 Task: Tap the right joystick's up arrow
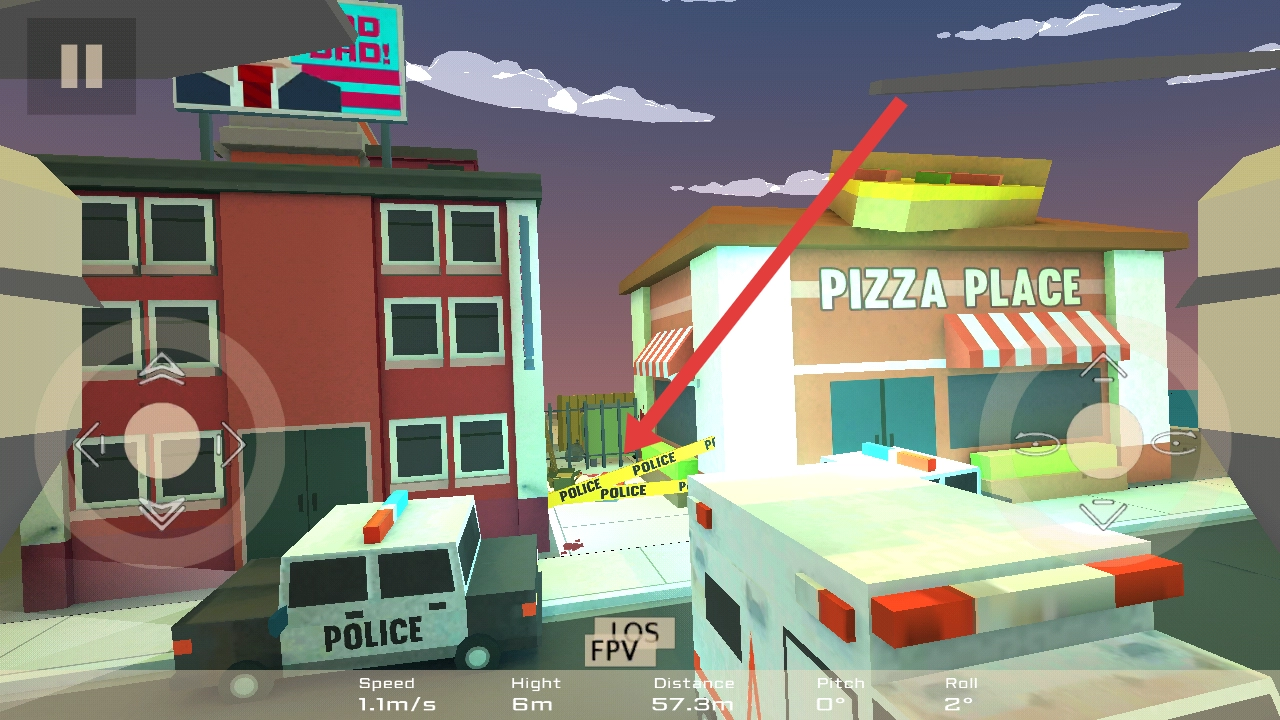pyautogui.click(x=1104, y=367)
